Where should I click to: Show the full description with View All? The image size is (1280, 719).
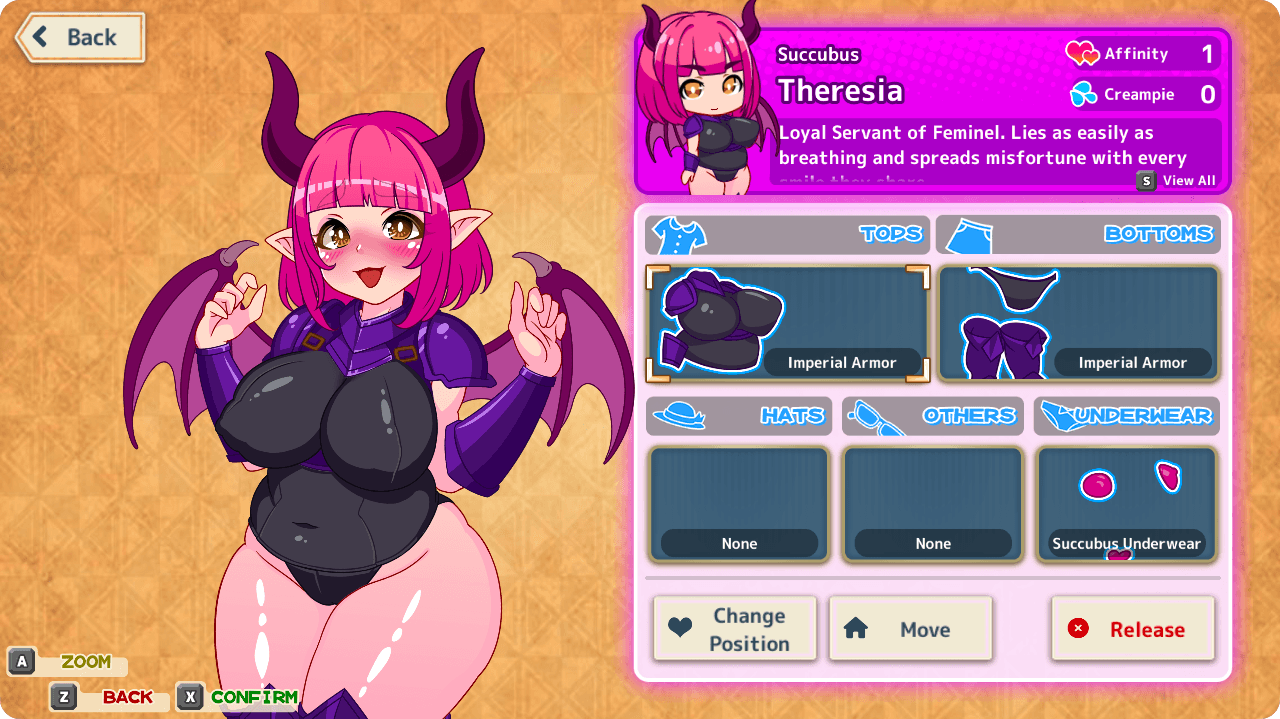1177,181
